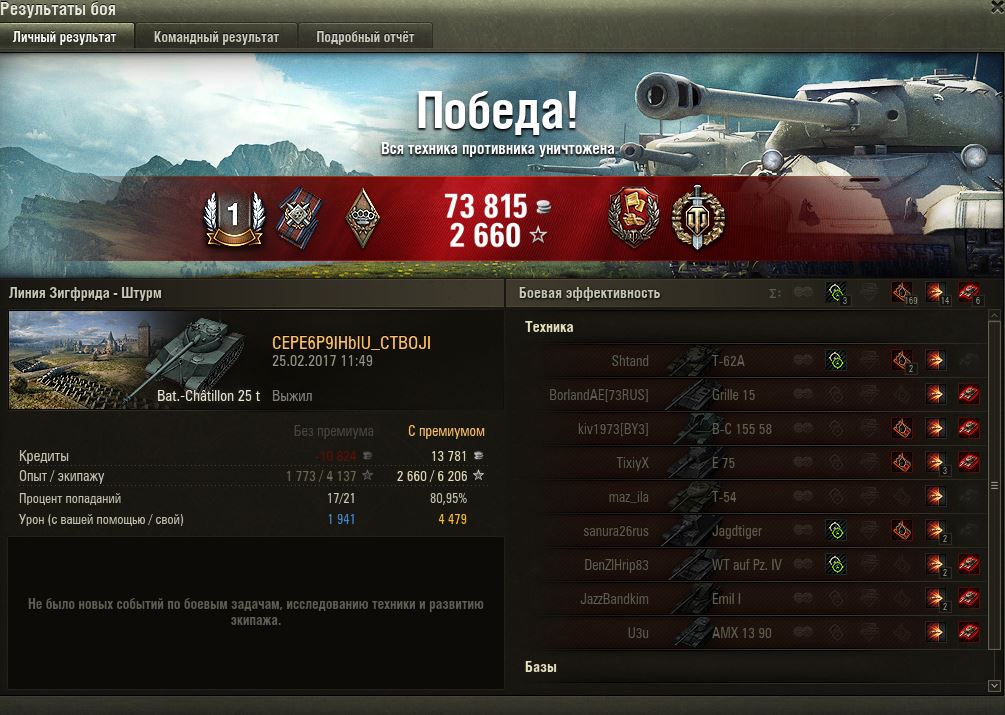Click the scroll down arrow in effectiveness list

[994, 685]
